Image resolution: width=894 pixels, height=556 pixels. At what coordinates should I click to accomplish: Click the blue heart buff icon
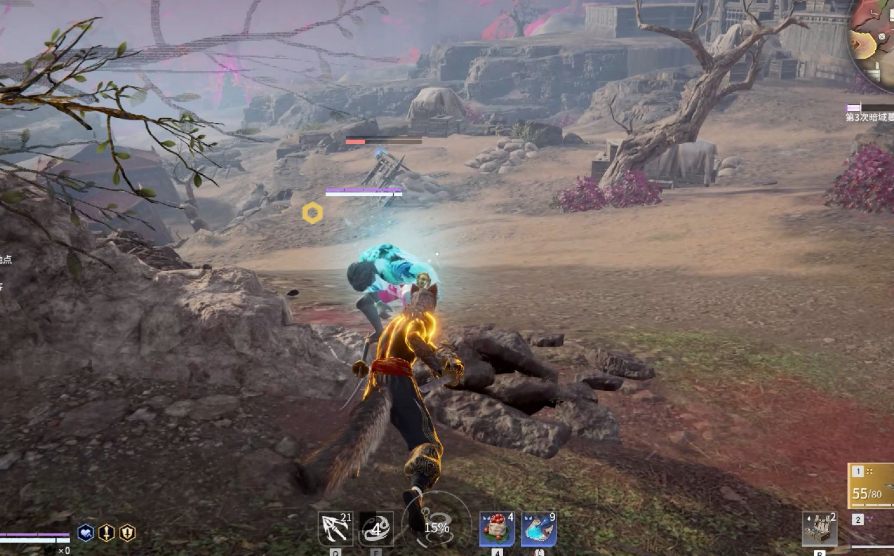[86, 533]
